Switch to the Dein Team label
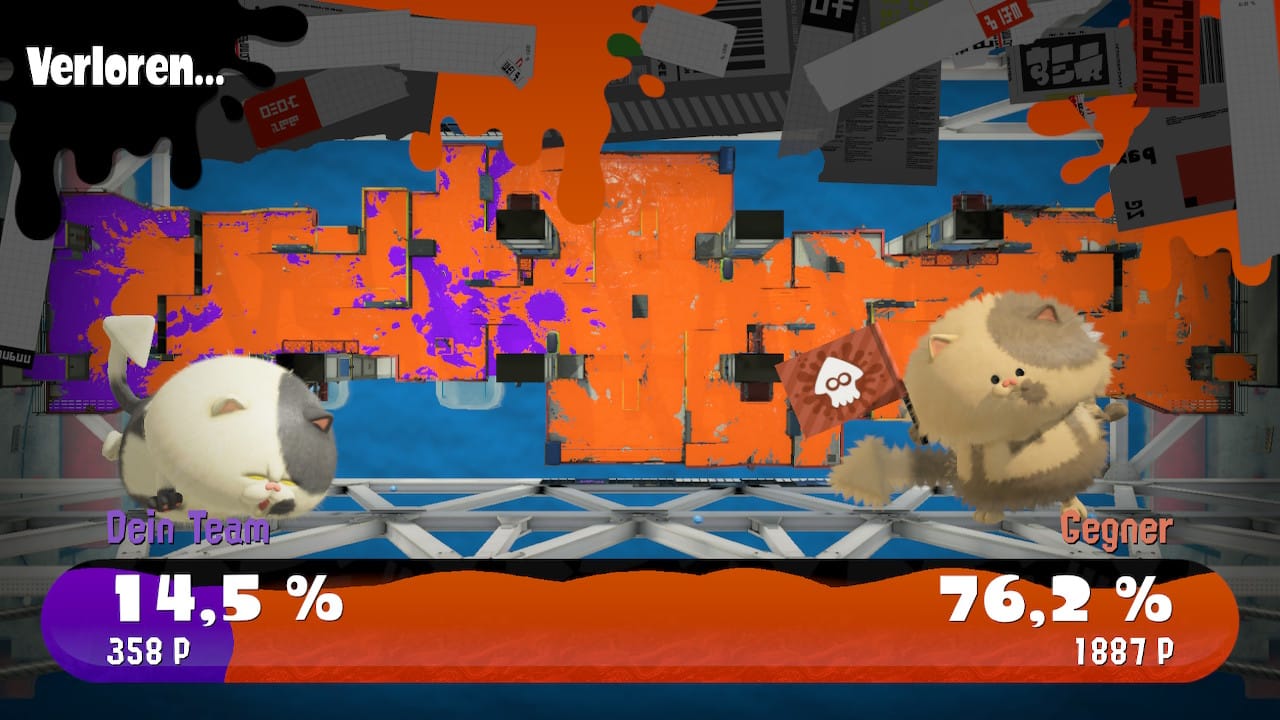 pyautogui.click(x=190, y=528)
